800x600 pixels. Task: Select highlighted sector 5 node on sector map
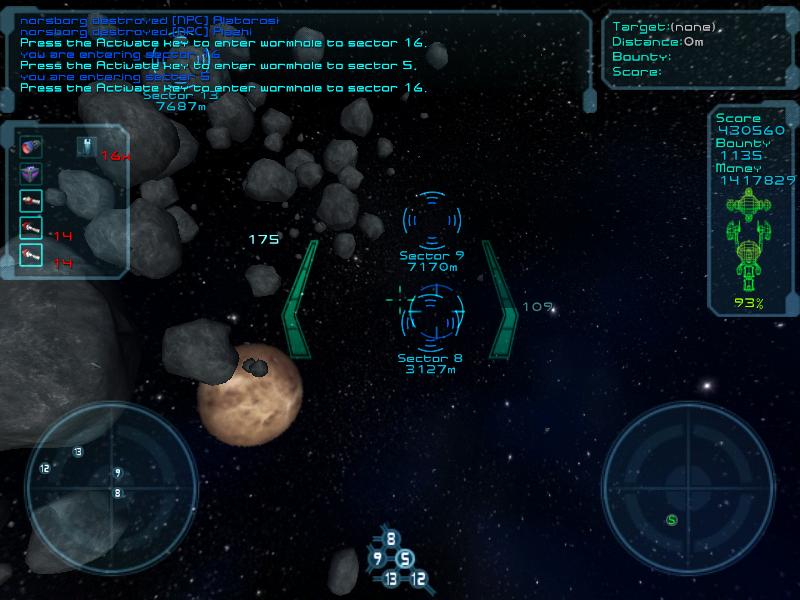(405, 559)
